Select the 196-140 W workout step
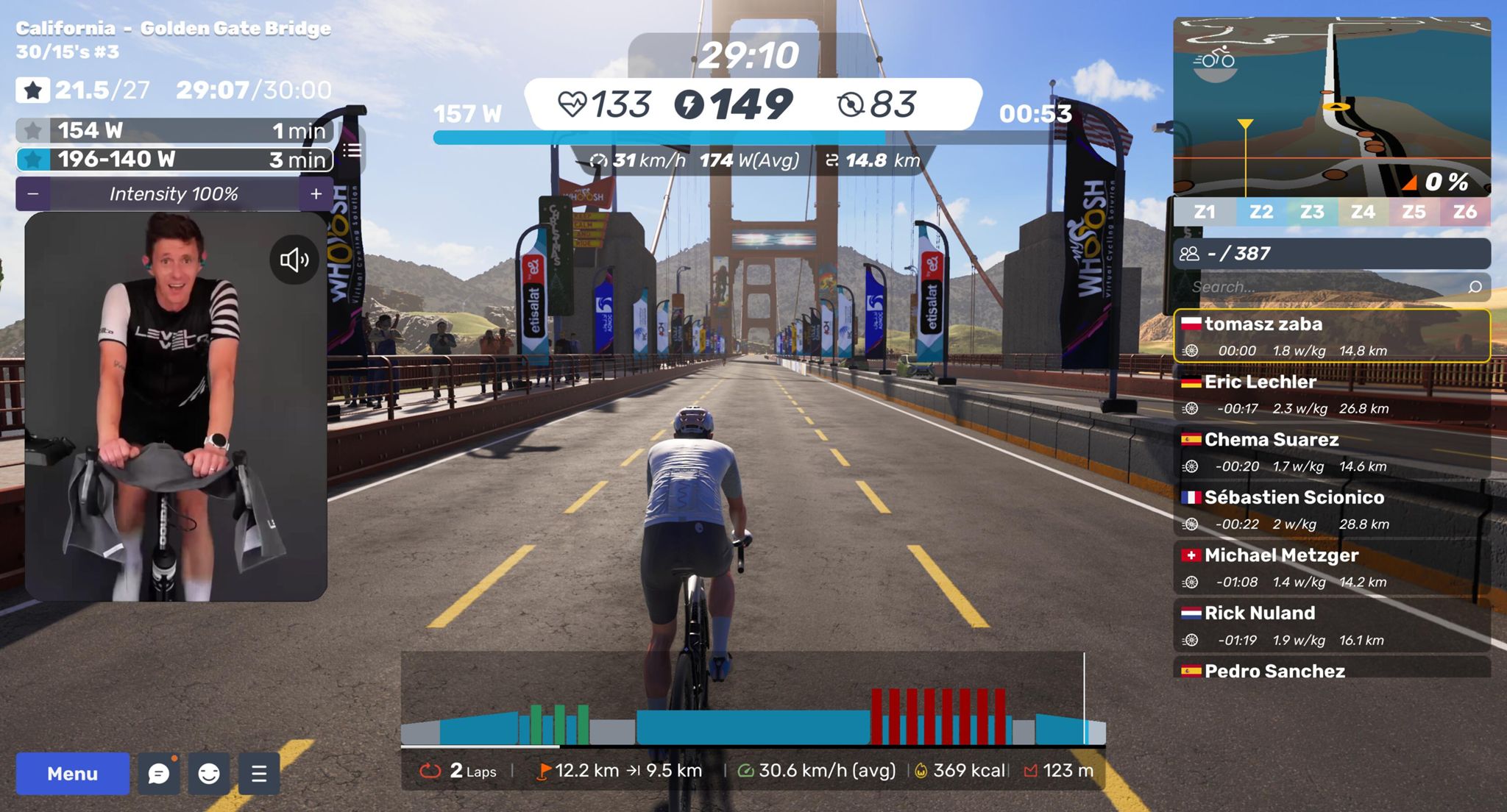Screen dimensions: 1507x812 [x=174, y=160]
